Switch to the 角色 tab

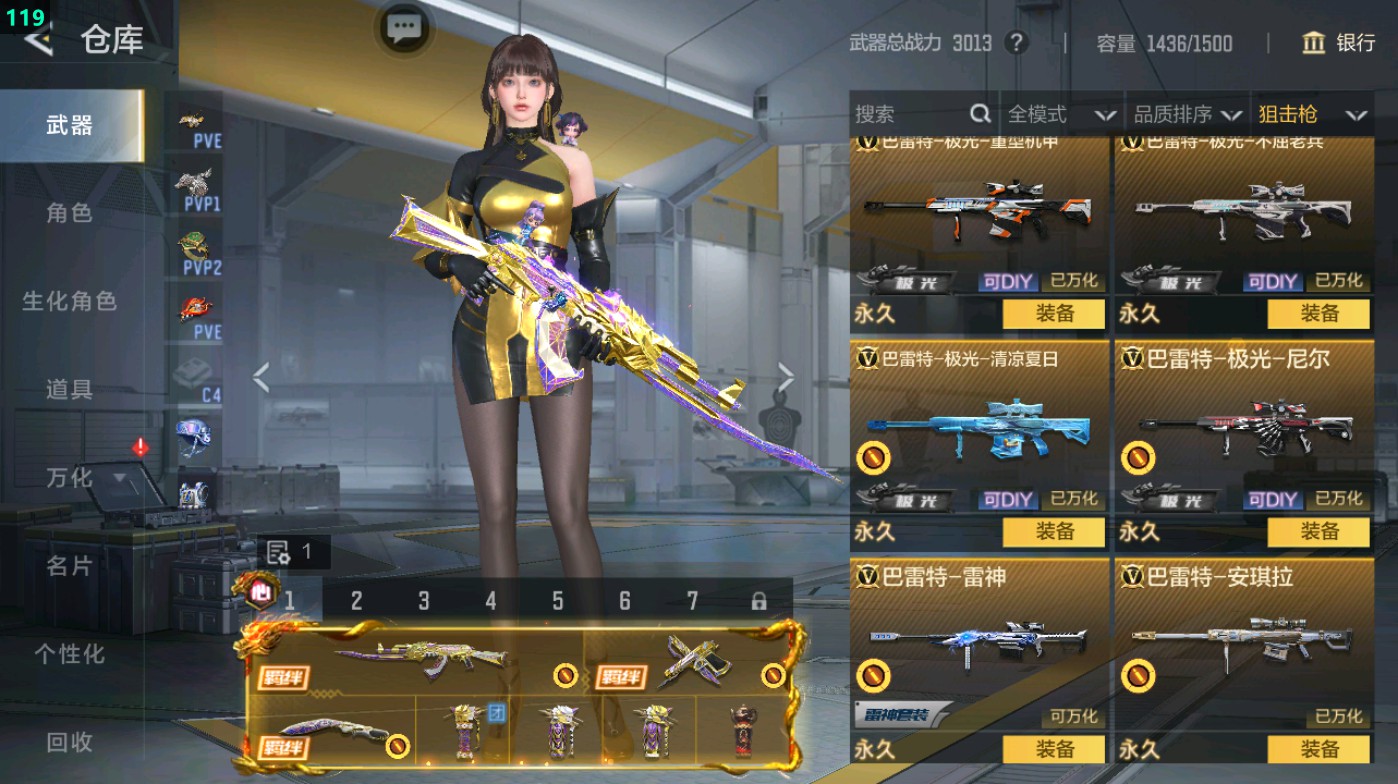[70, 213]
